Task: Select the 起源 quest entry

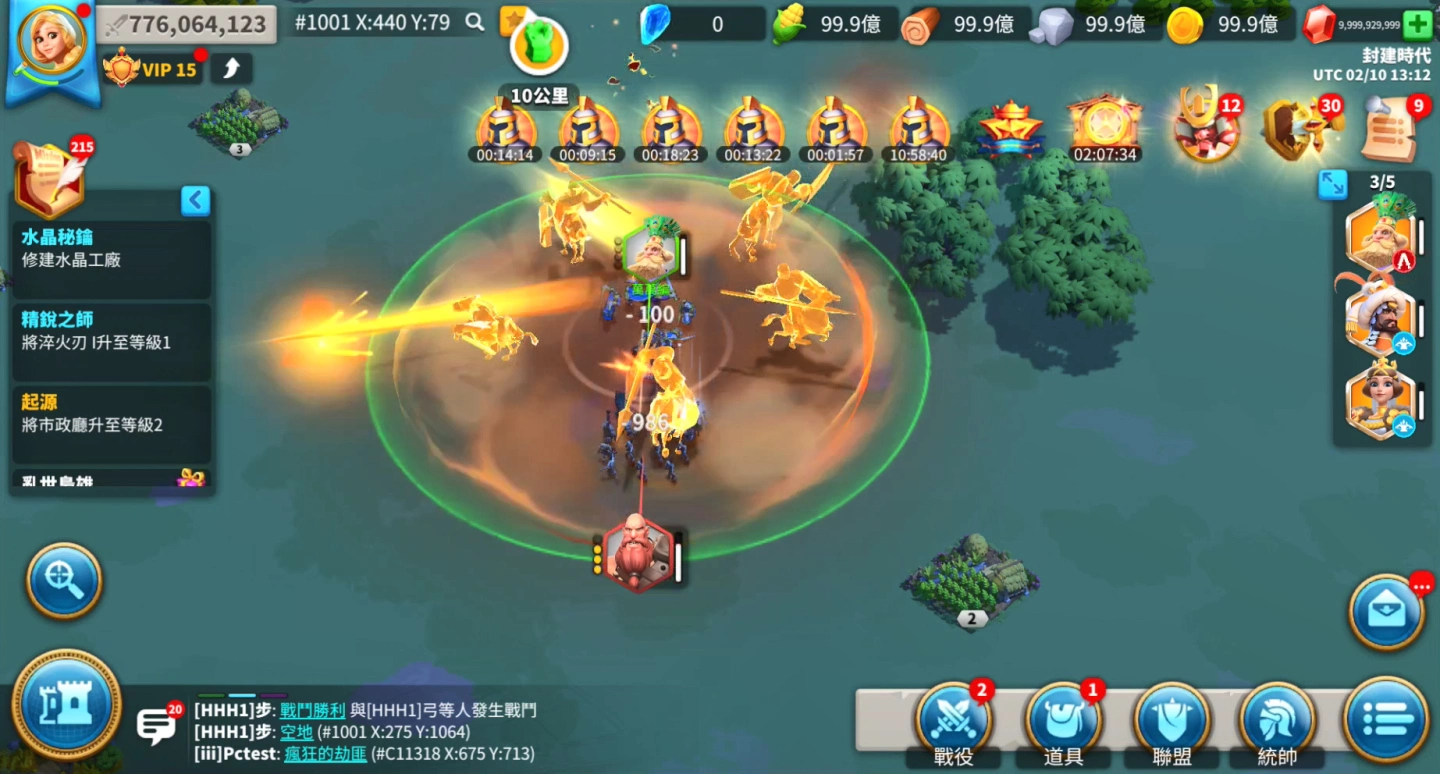Action: coord(111,413)
